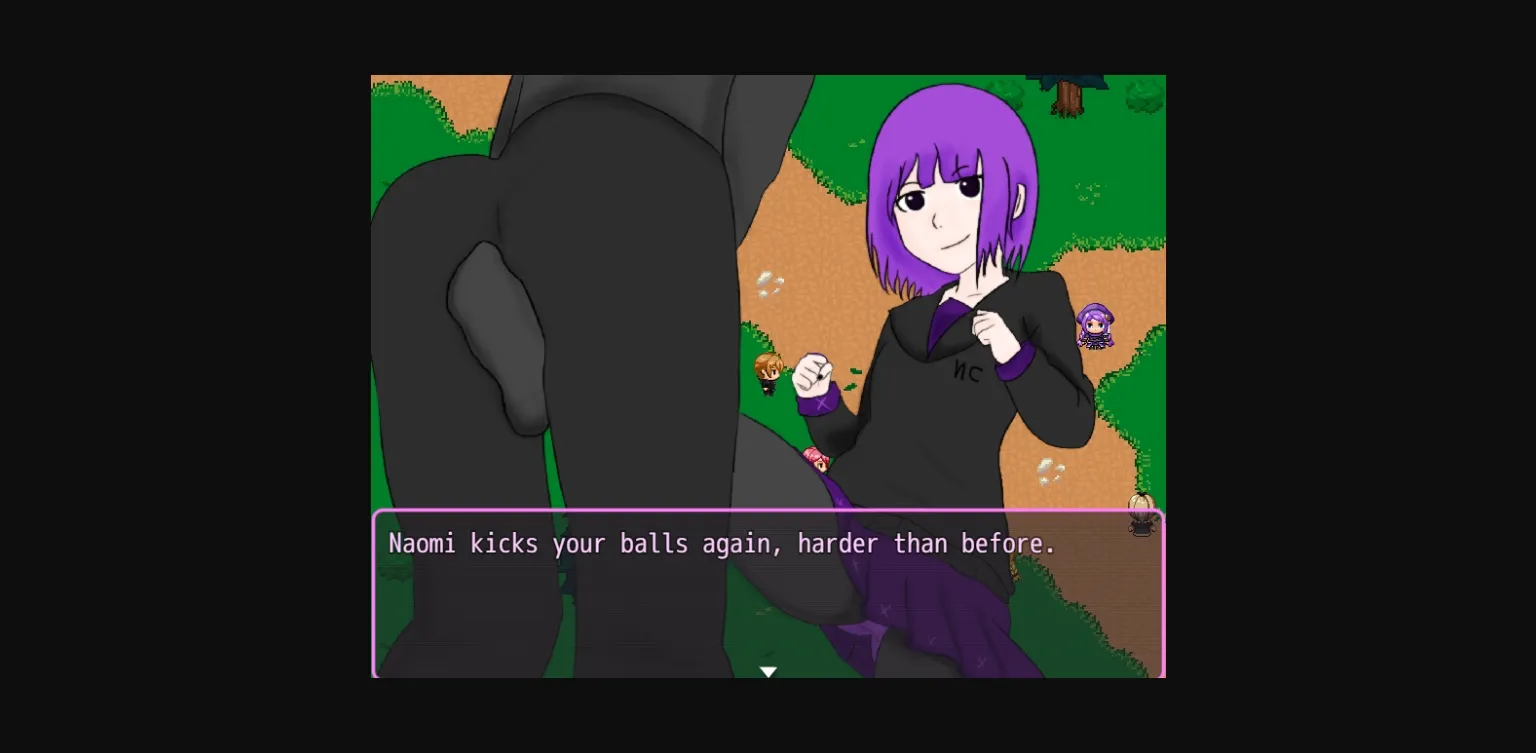The image size is (1536, 753).
Task: Click the purple-haired villager sprite on the right path
Action: click(1095, 327)
